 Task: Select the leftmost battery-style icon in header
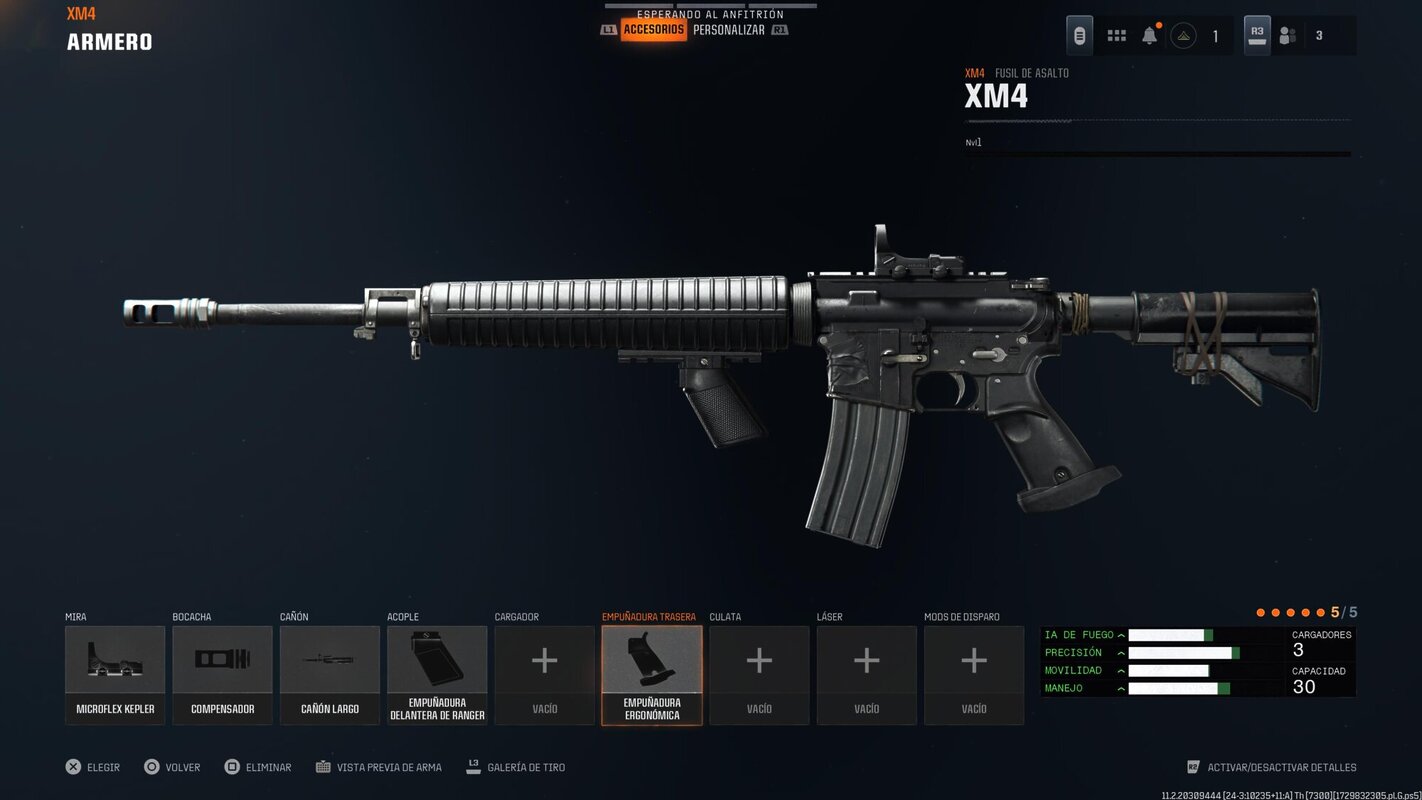pyautogui.click(x=1078, y=34)
